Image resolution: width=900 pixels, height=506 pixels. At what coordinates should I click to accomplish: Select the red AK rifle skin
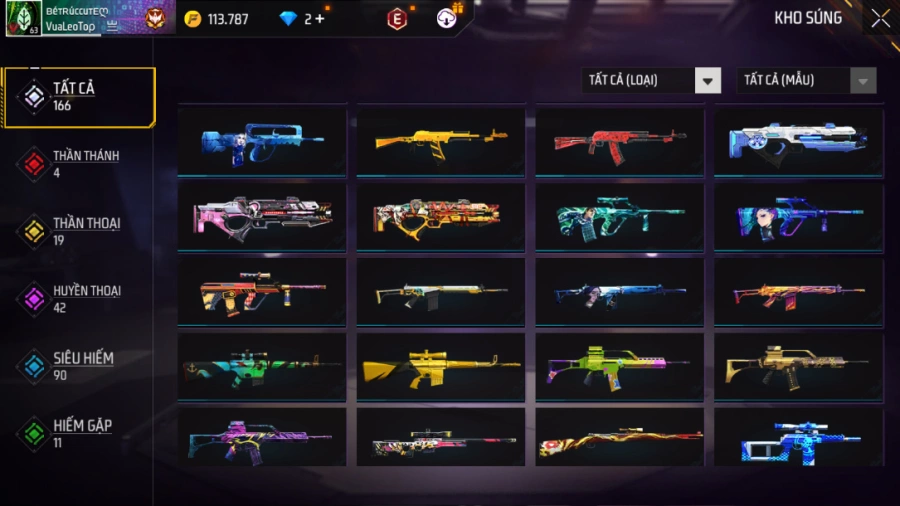pos(619,142)
